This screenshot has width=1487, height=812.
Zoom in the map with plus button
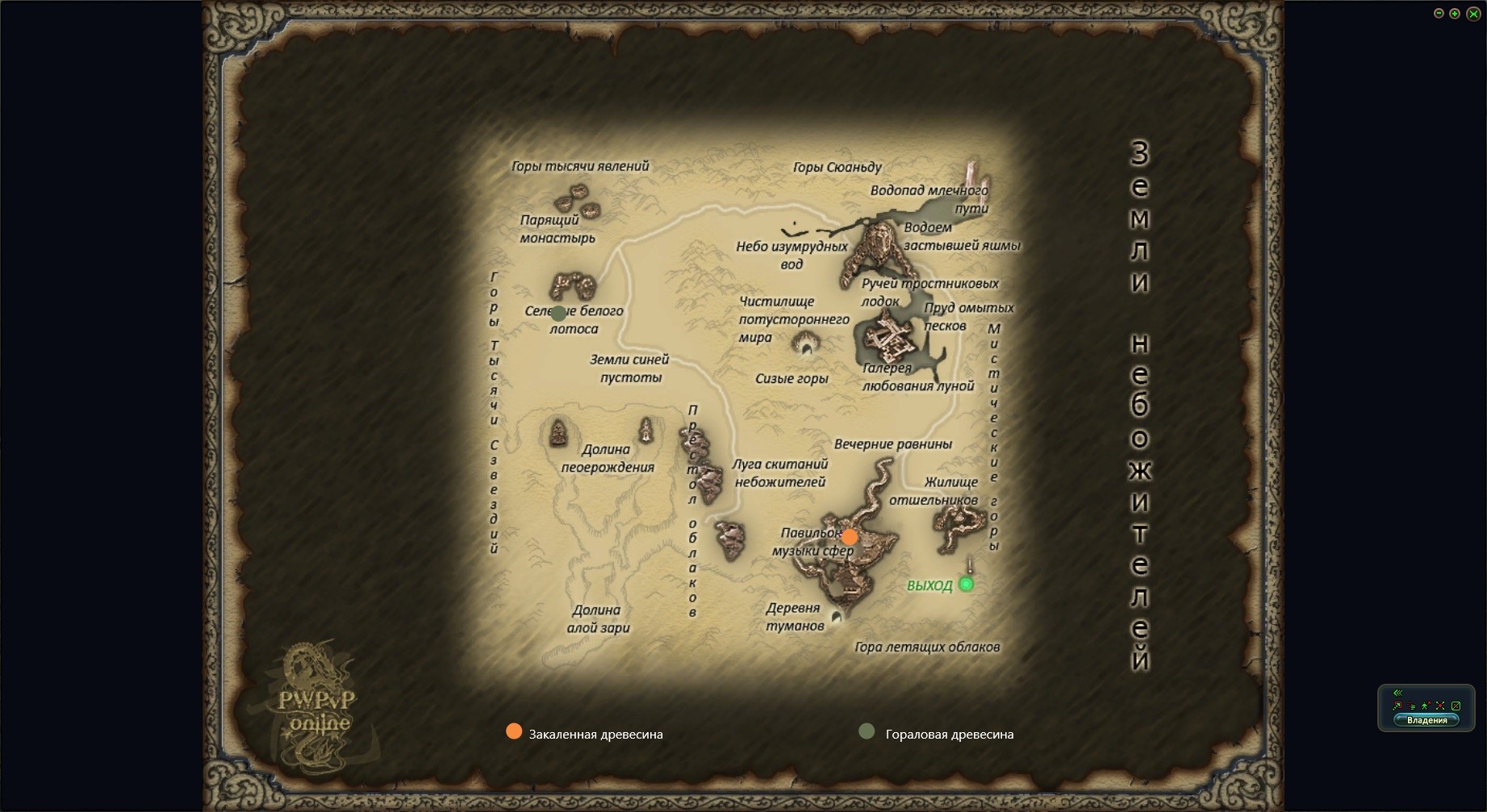pos(1455,14)
